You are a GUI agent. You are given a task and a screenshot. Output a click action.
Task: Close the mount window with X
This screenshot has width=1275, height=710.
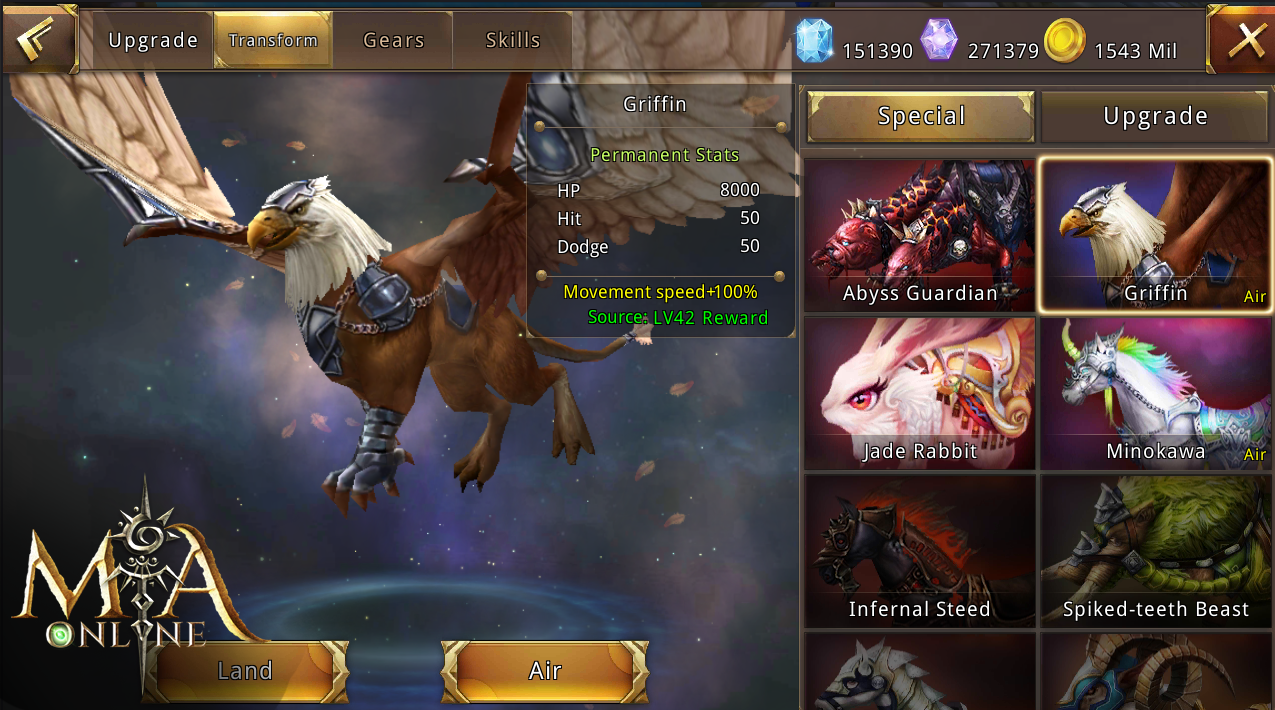pyautogui.click(x=1243, y=40)
